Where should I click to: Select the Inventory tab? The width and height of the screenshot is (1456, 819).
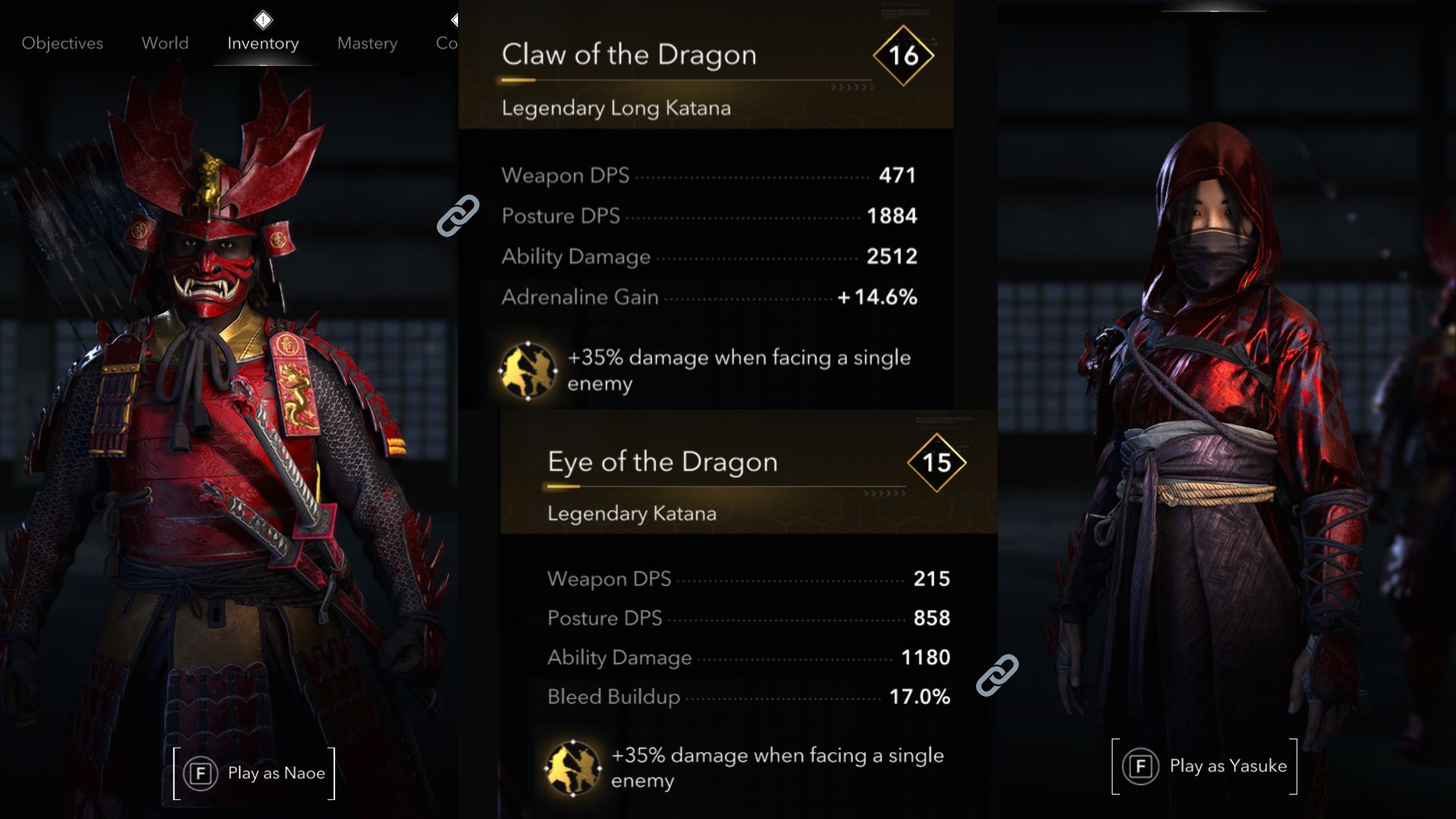tap(262, 43)
